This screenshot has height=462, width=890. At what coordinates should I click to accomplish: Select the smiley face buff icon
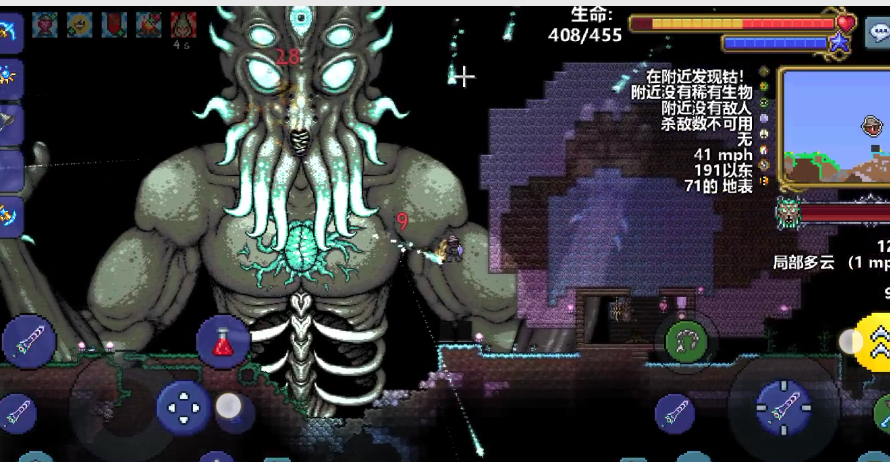[80, 25]
